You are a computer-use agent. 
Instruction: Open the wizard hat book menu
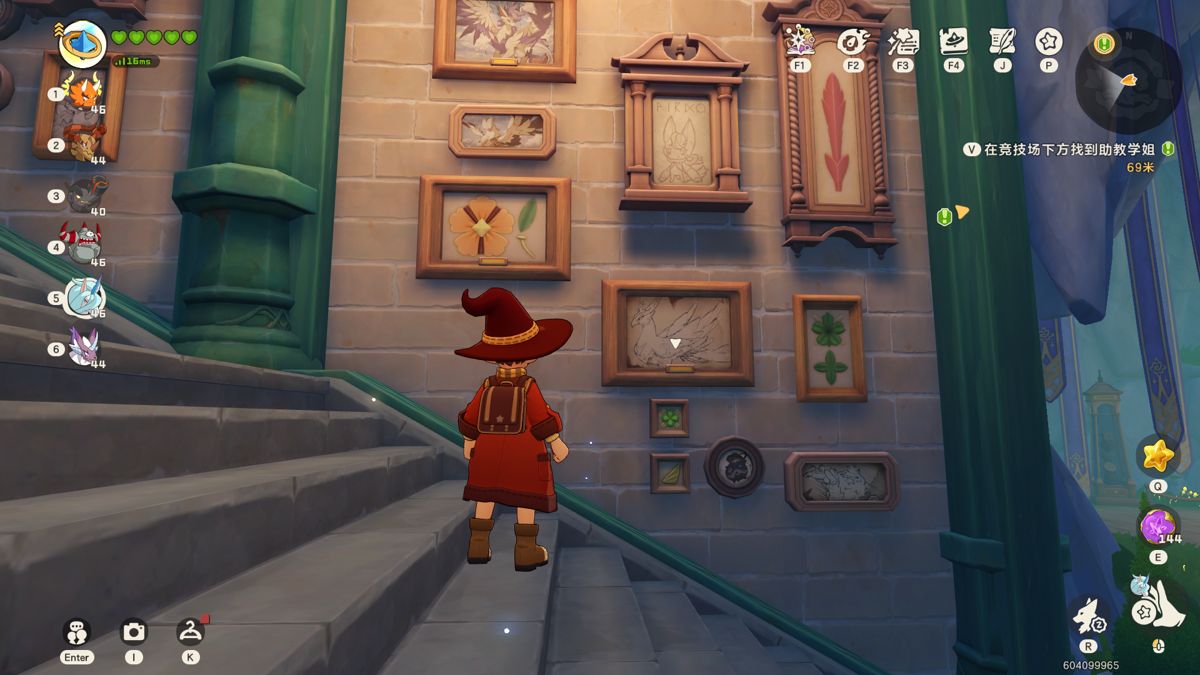tap(953, 42)
